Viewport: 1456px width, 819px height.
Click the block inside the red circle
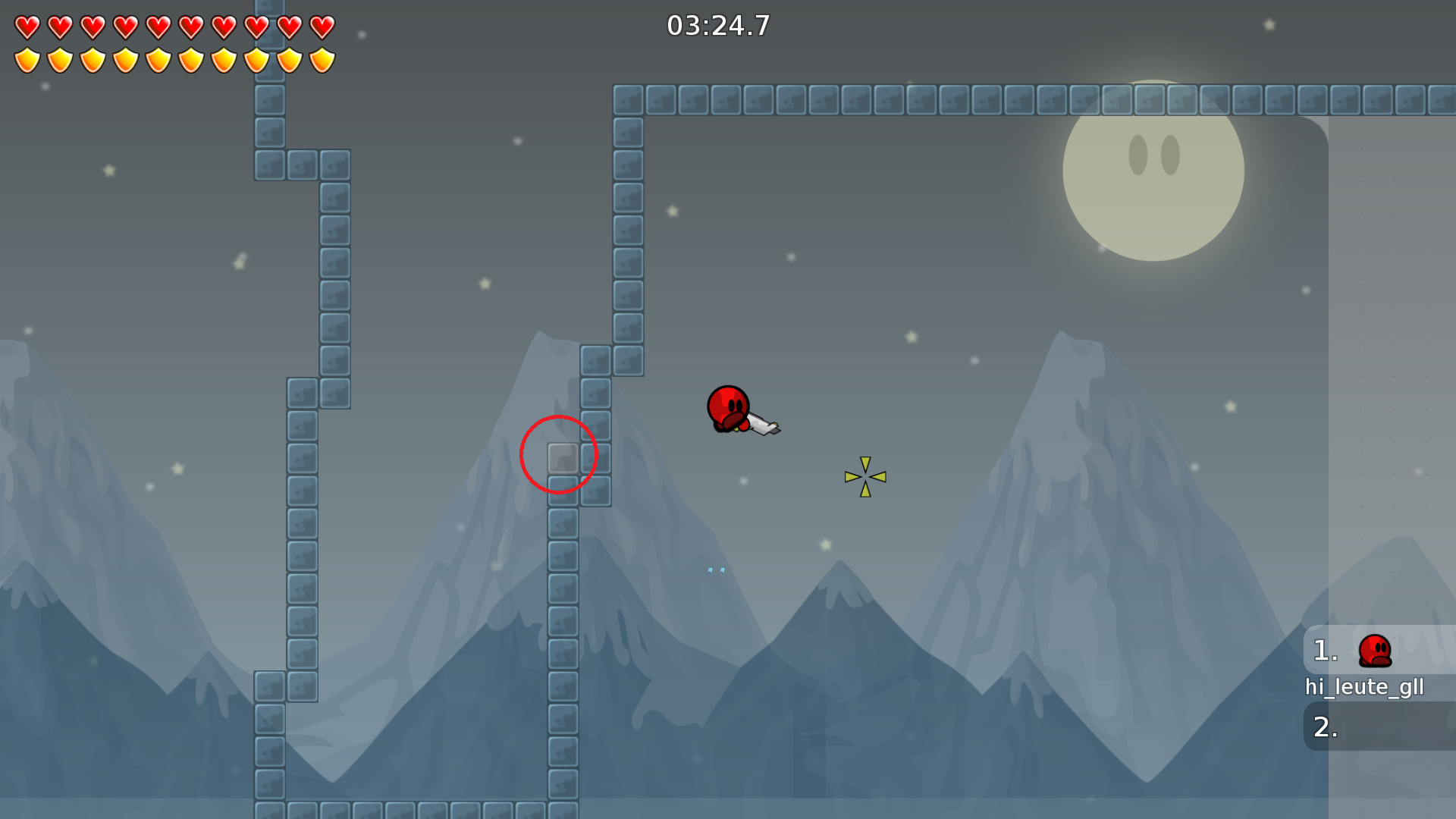point(563,456)
